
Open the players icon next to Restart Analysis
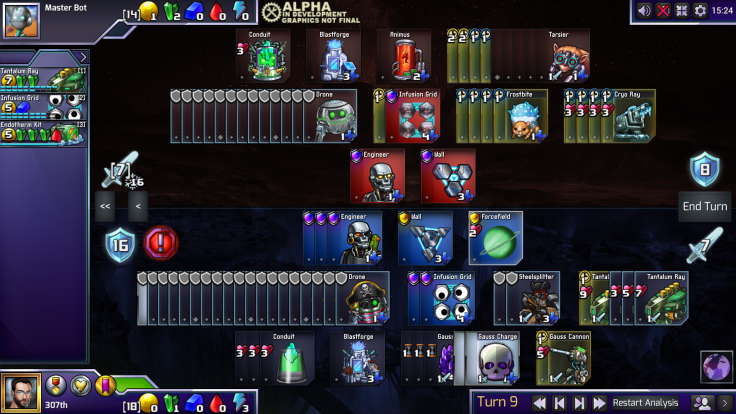703,403
